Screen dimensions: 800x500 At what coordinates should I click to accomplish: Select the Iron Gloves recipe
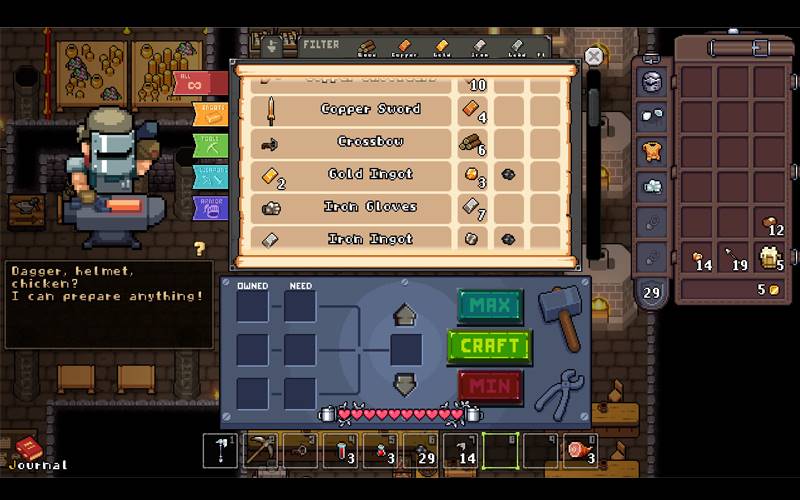pos(370,207)
